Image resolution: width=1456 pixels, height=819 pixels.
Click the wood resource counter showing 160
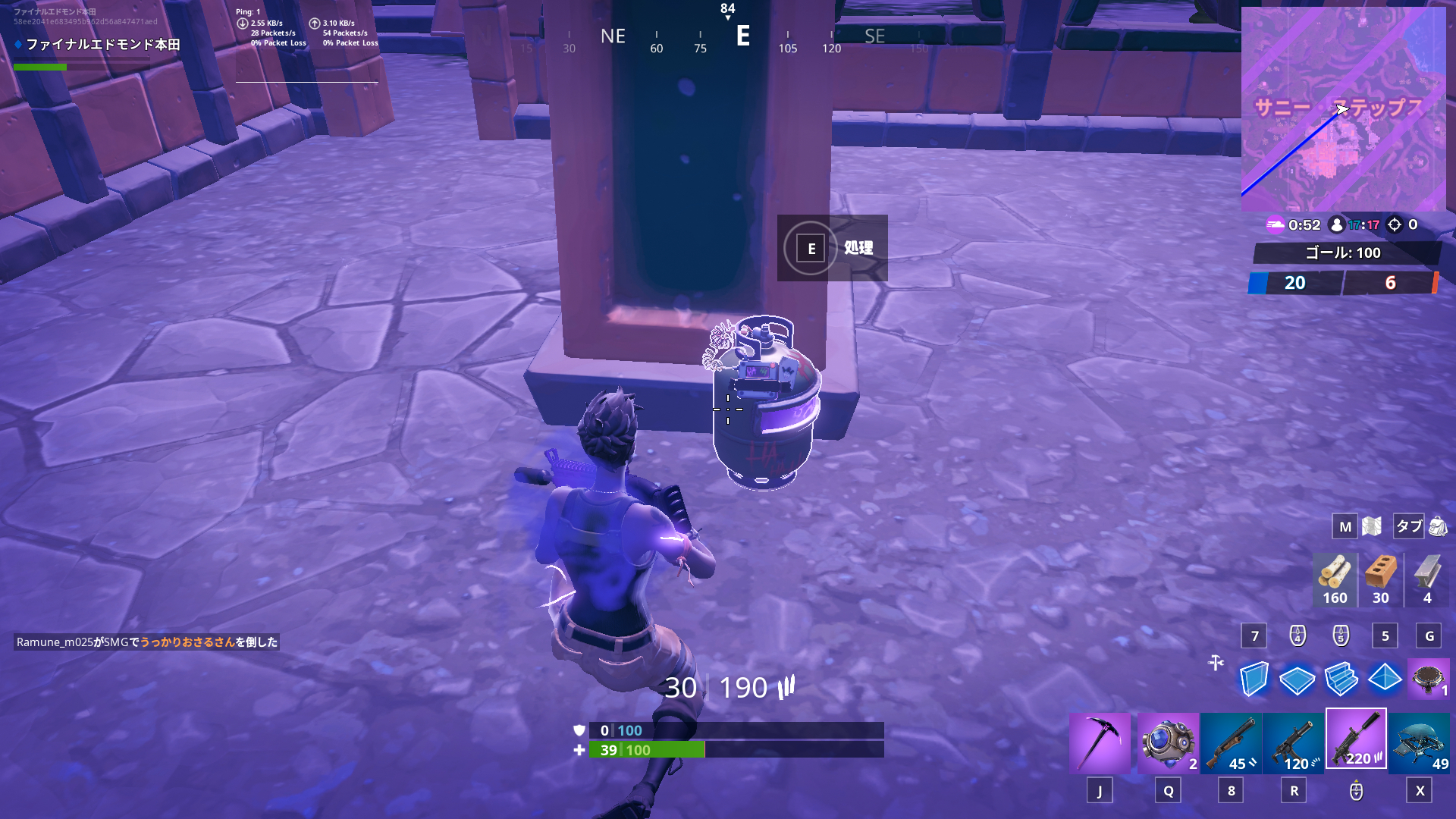click(1335, 580)
